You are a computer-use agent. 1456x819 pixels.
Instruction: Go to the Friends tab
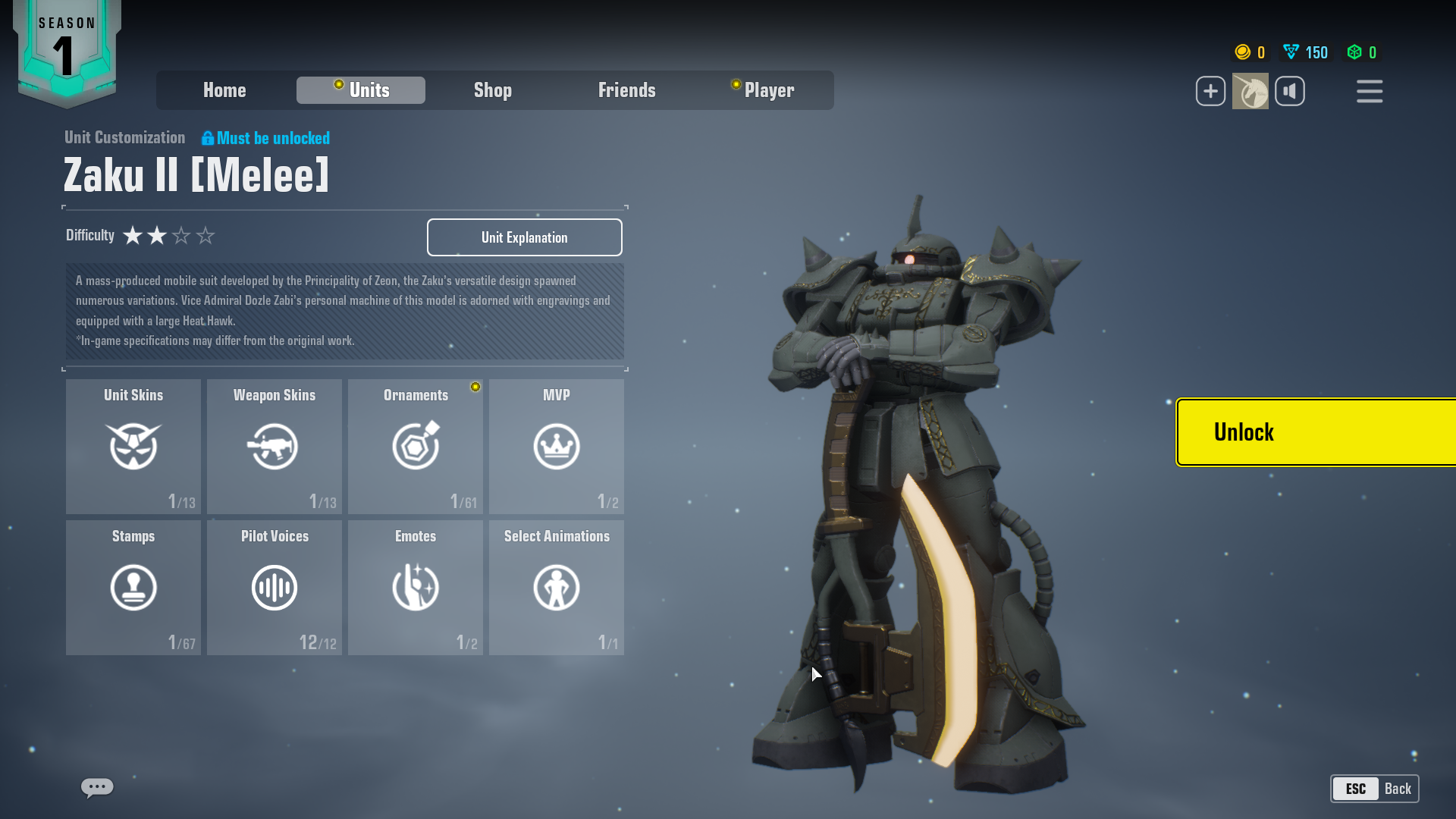coord(627,90)
